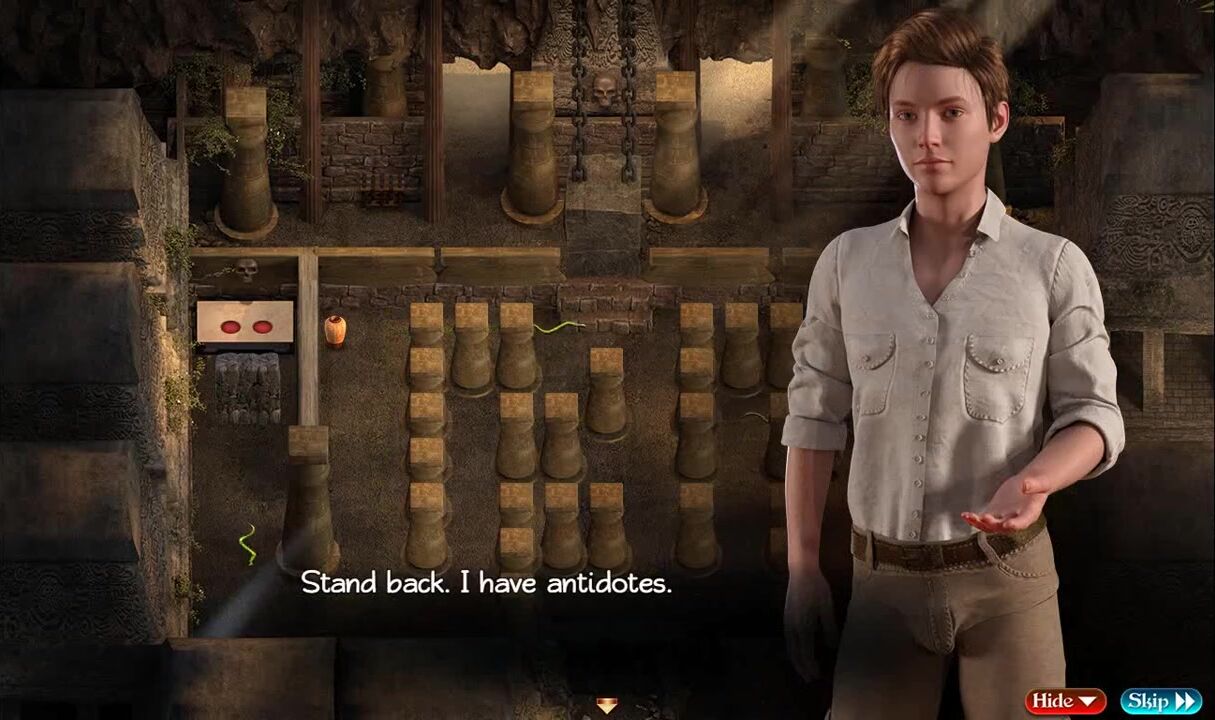Advance dialogue with the orange arrow
This screenshot has width=1215, height=720.
pos(607,705)
